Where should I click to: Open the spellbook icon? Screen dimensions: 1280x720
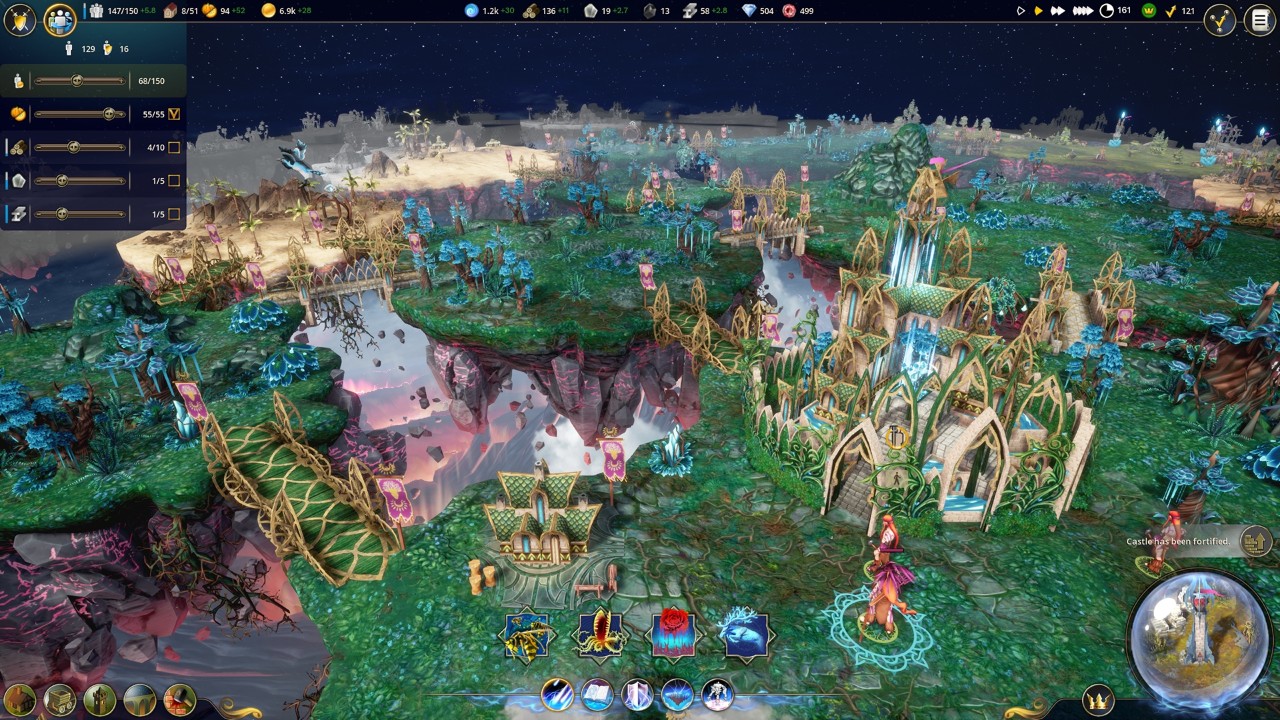point(597,694)
